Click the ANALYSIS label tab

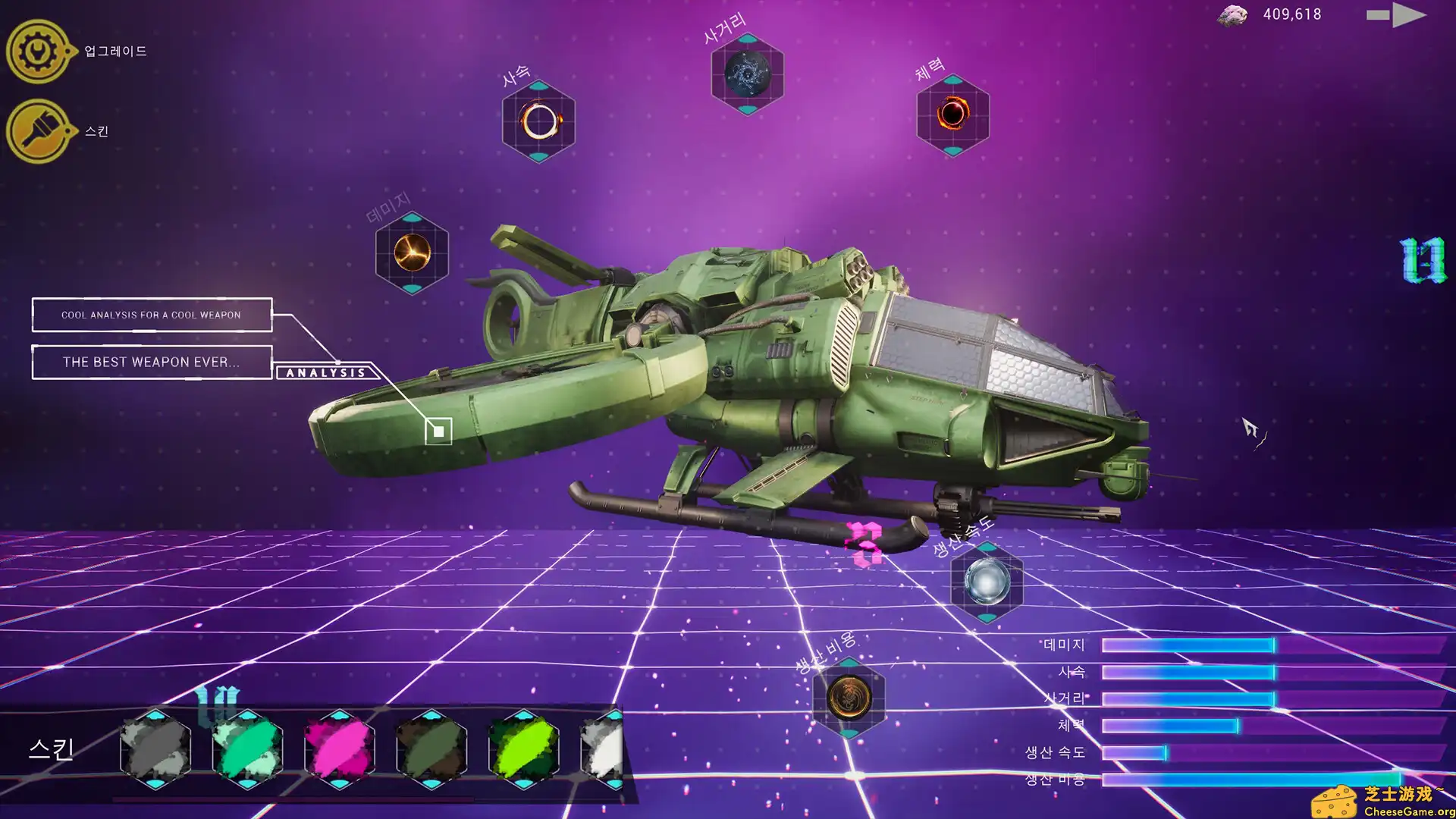tap(325, 372)
